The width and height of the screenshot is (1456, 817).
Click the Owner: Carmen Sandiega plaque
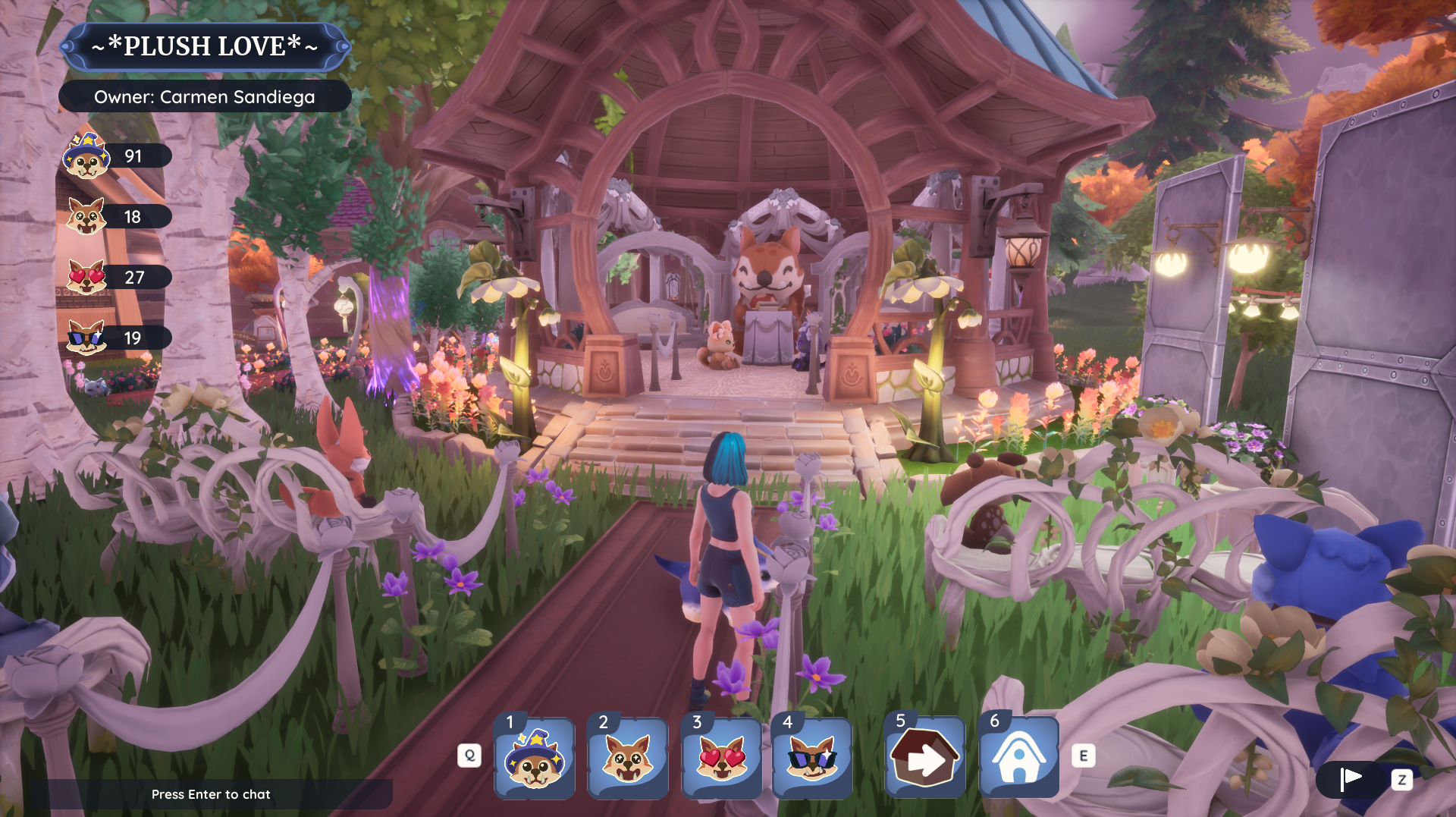click(205, 96)
